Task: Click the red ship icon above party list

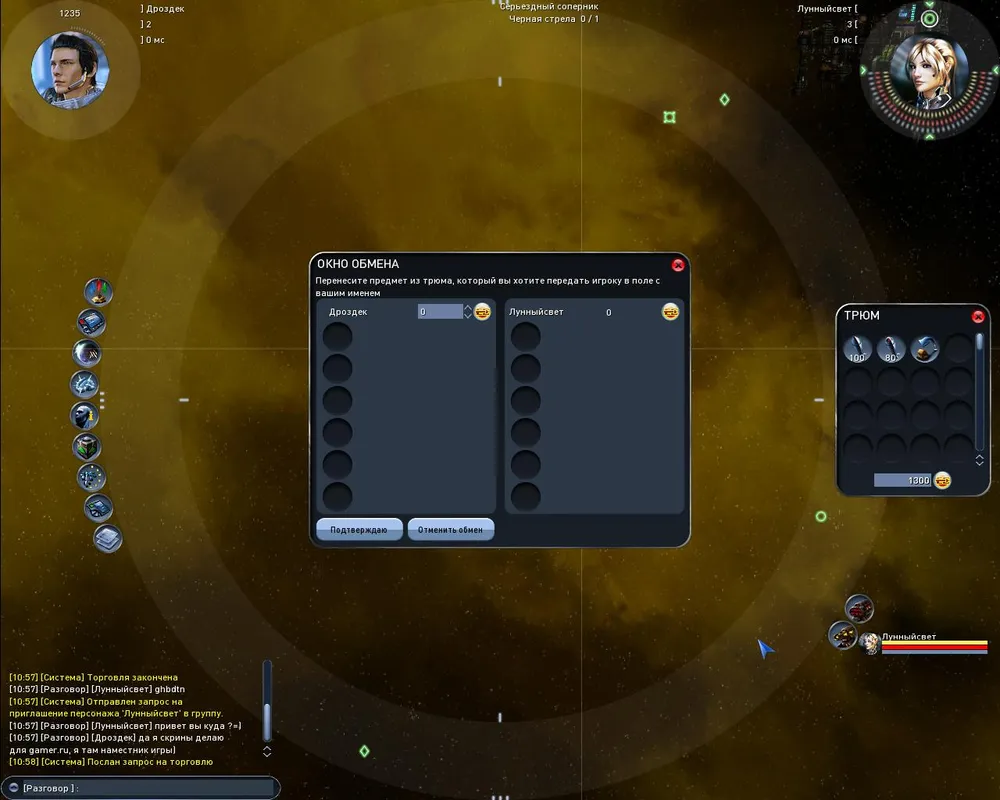Action: coord(859,607)
